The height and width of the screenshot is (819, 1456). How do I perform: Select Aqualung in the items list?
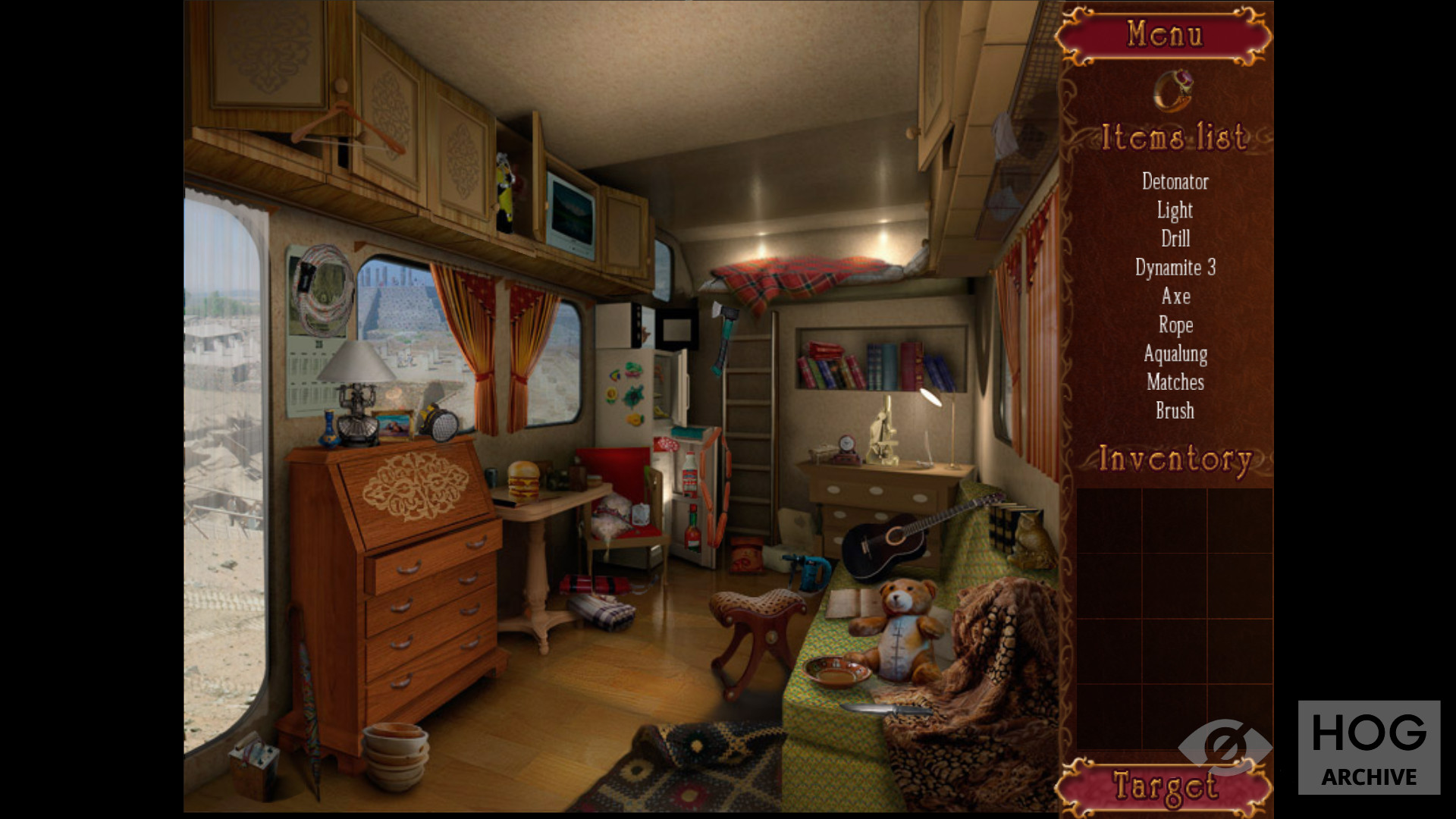1175,354
